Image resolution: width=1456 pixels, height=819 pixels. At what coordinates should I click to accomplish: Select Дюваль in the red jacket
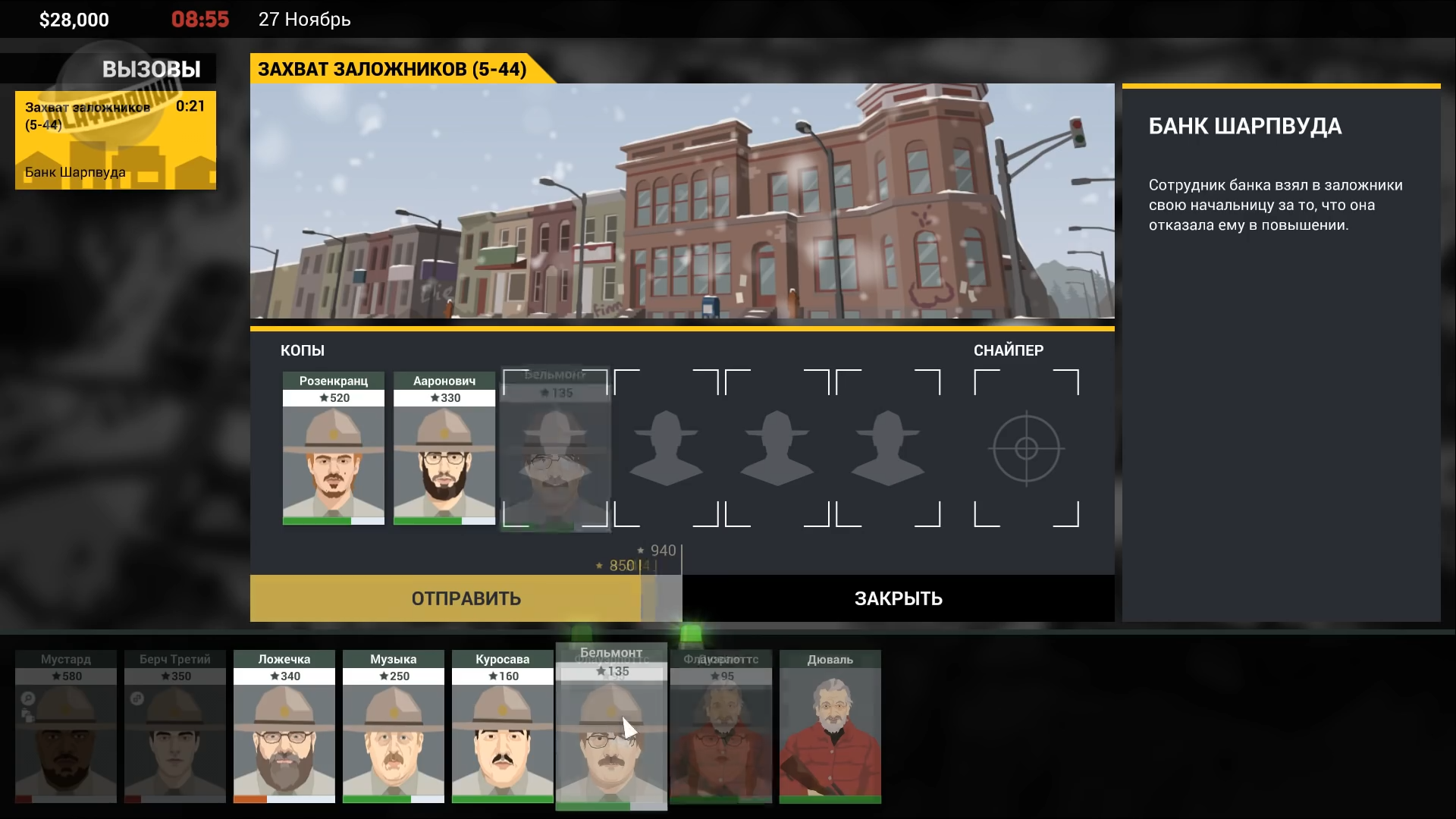point(830,726)
